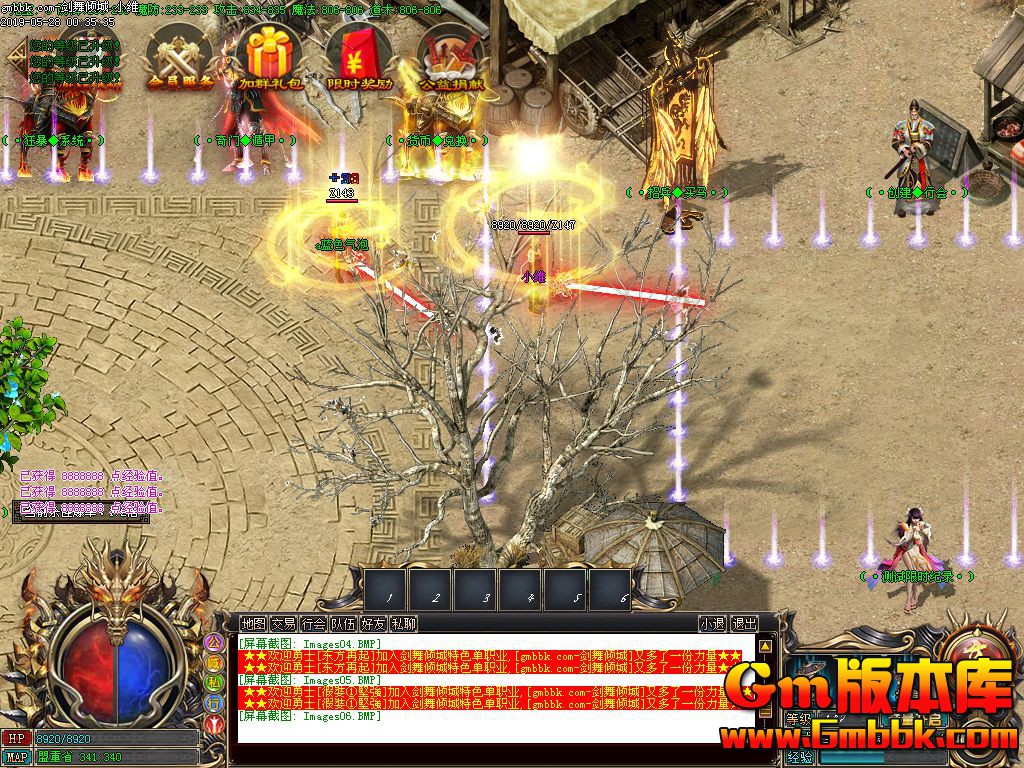
Task: Open the 加群礼包 gift box icon
Action: (270, 57)
